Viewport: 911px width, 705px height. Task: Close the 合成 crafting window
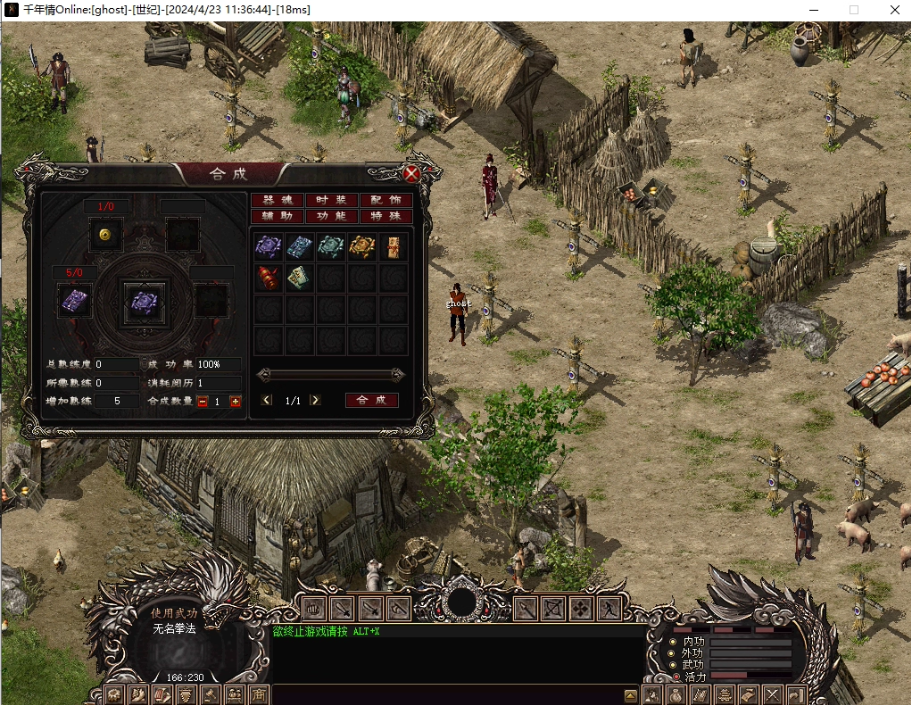coord(411,173)
